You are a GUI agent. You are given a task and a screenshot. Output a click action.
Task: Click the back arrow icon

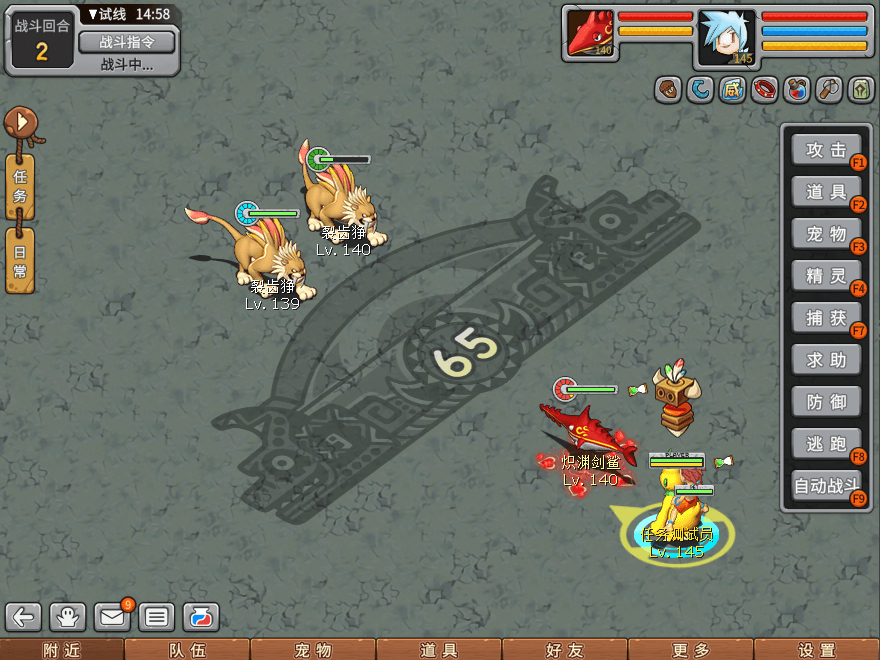25,616
